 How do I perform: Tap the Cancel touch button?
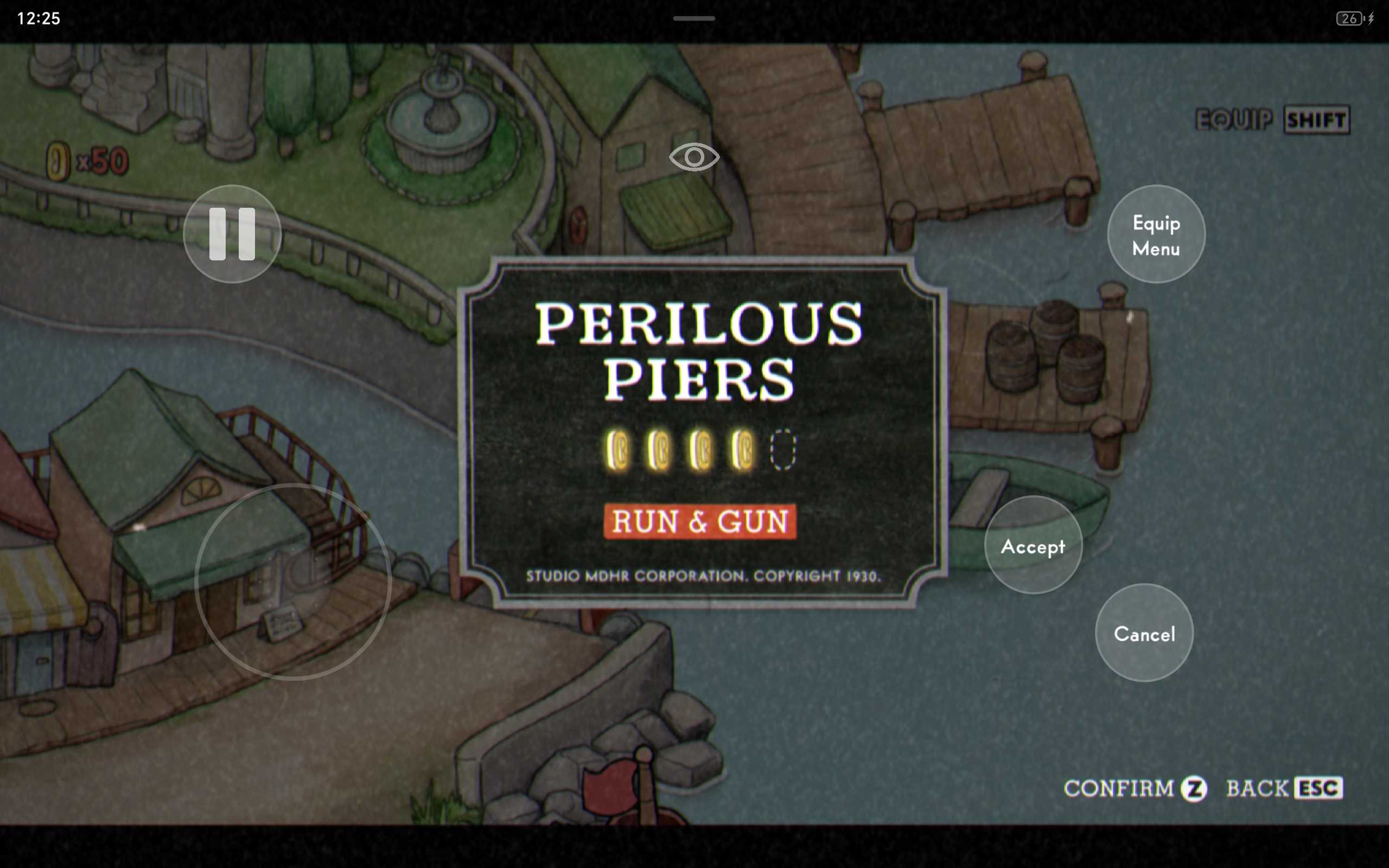1144,633
